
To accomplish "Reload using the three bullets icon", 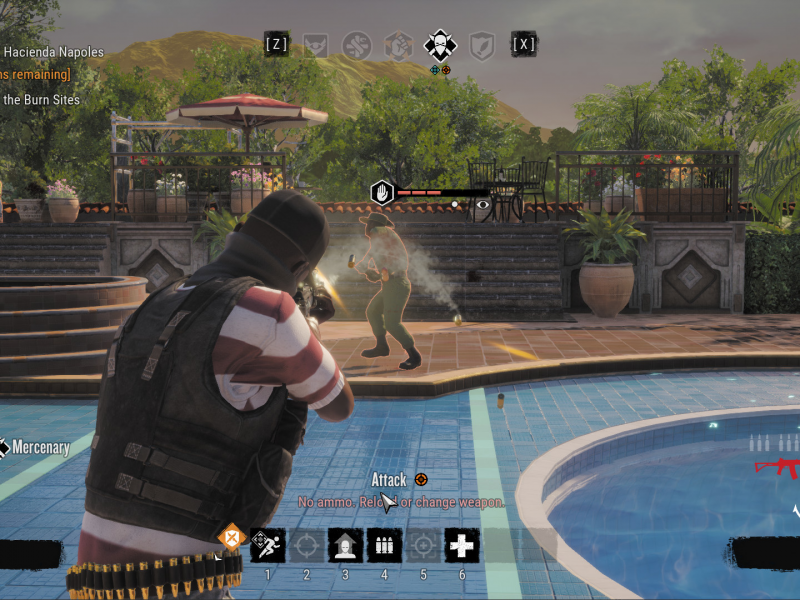I will 384,545.
